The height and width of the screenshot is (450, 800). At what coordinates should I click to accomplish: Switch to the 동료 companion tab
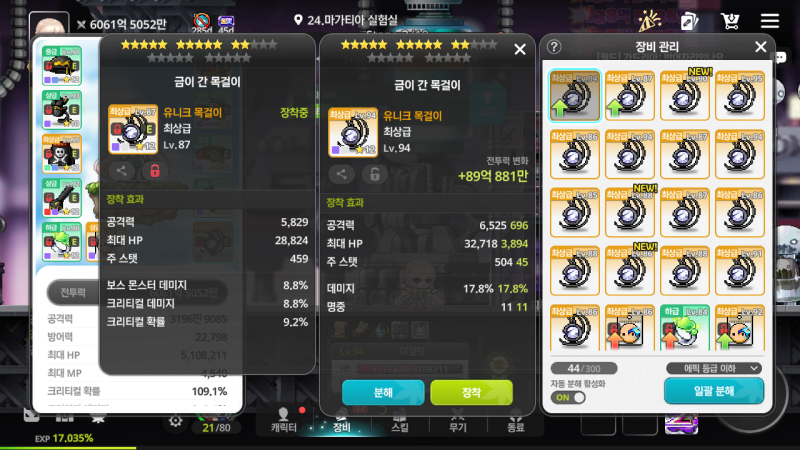(515, 420)
